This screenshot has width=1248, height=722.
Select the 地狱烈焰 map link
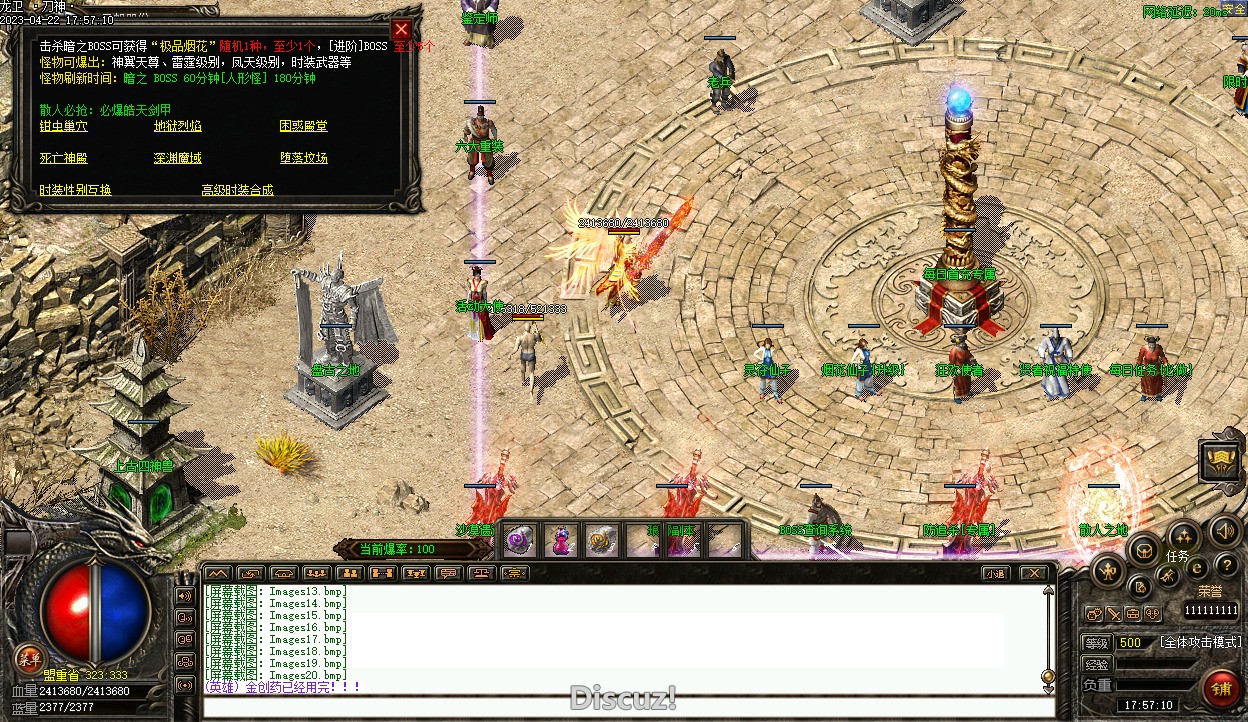click(177, 126)
